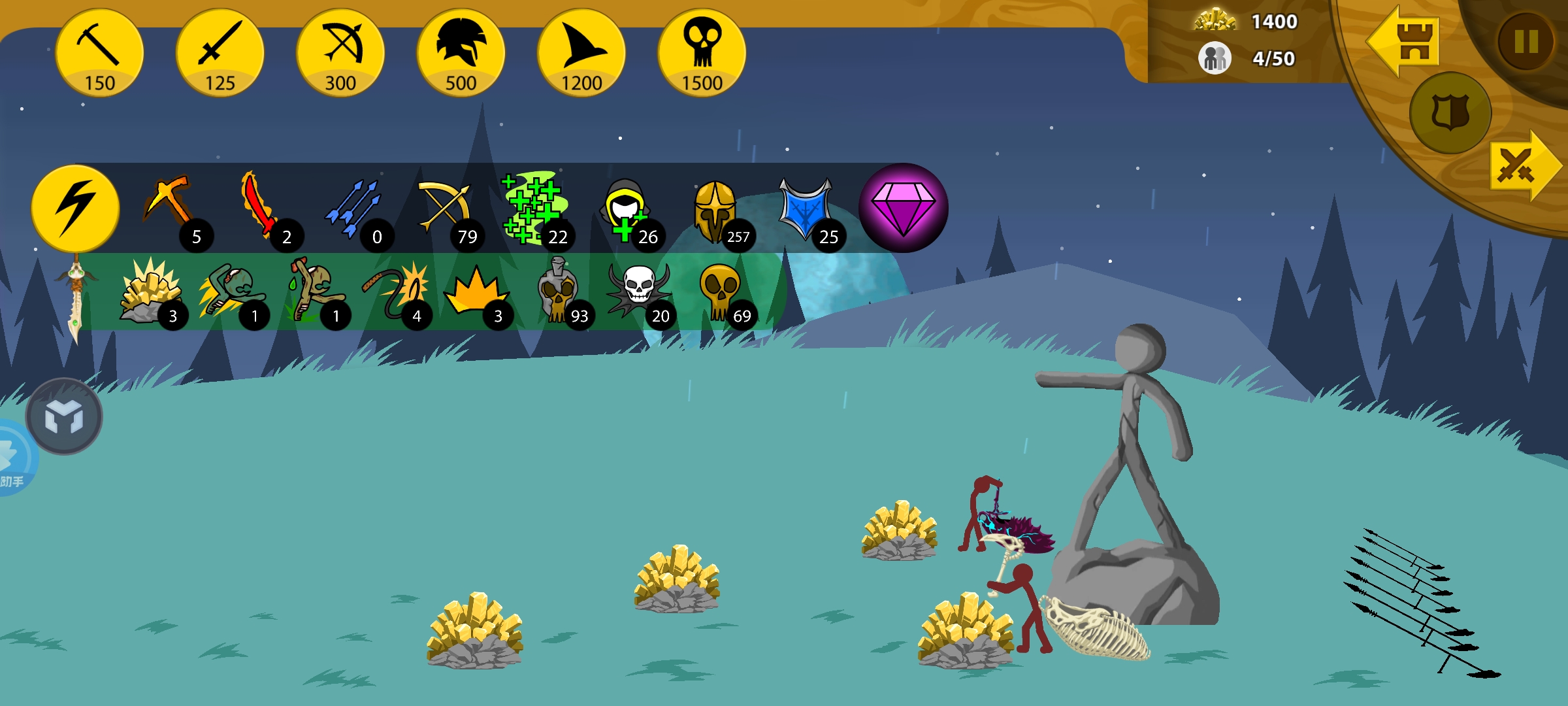
Task: Use the winged white skull ability
Action: [x=639, y=290]
